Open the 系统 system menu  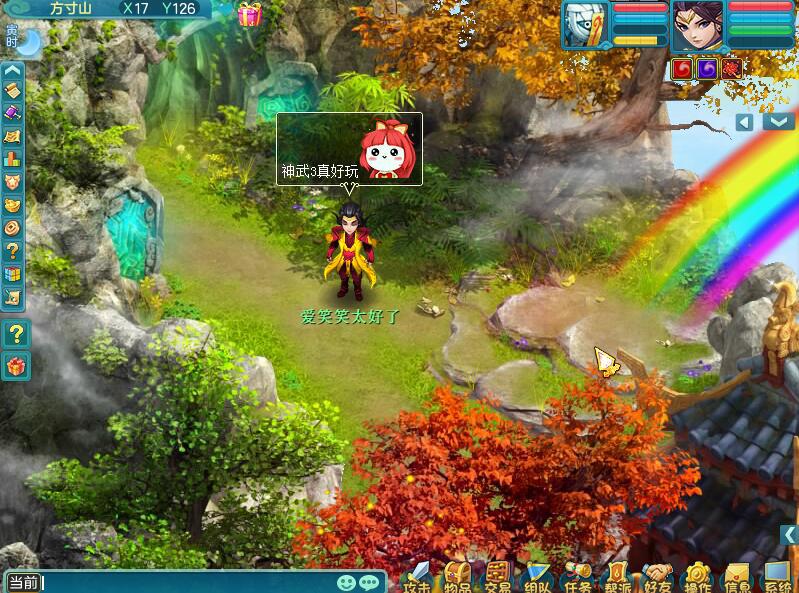777,578
